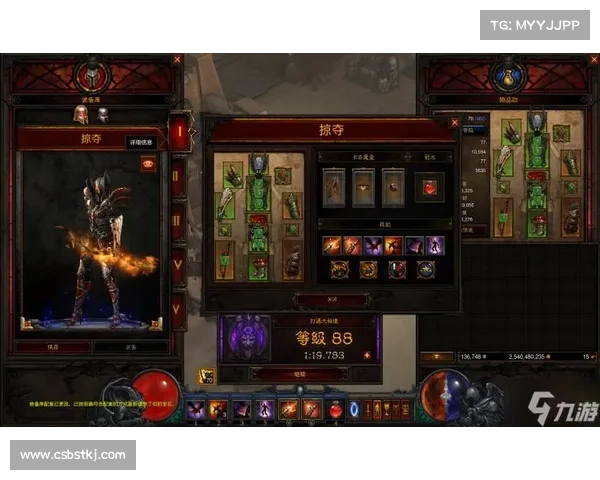Open the small banner icon left of rift panel
The image size is (600, 480).
click(x=208, y=376)
